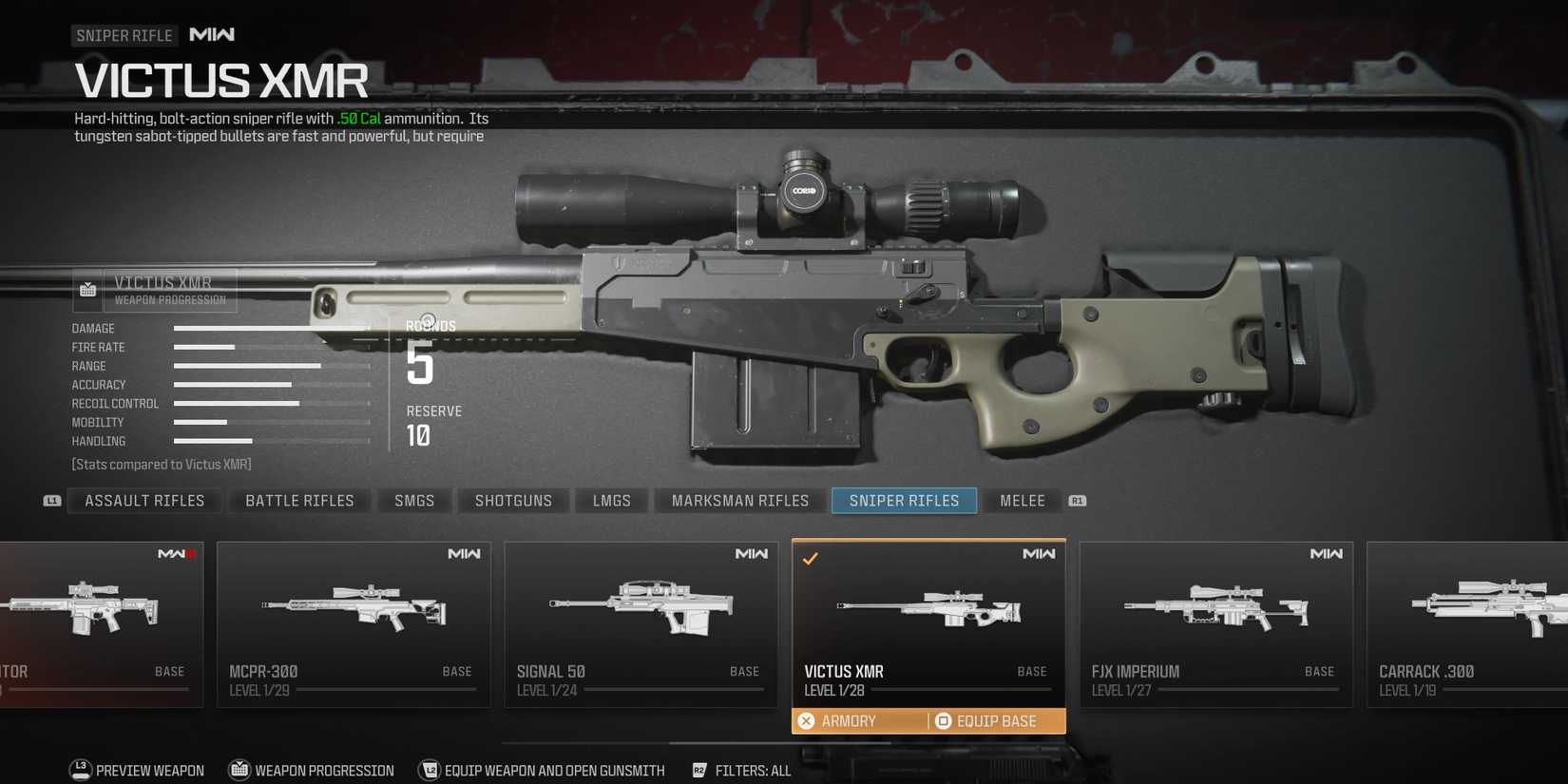Select the LMGs weapon category
This screenshot has height=784, width=1568.
611,501
